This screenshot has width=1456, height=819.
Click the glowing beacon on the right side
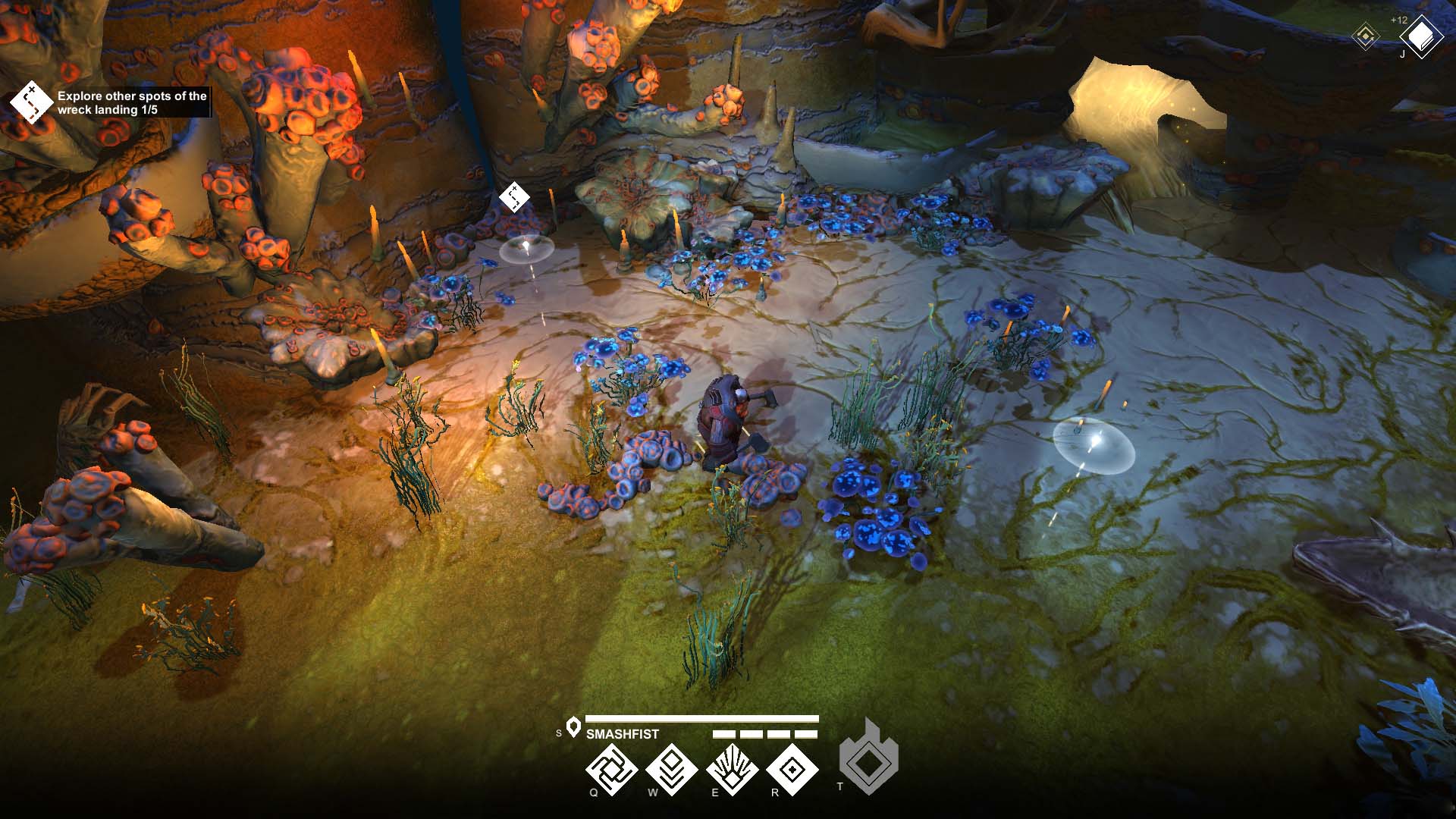[1092, 444]
